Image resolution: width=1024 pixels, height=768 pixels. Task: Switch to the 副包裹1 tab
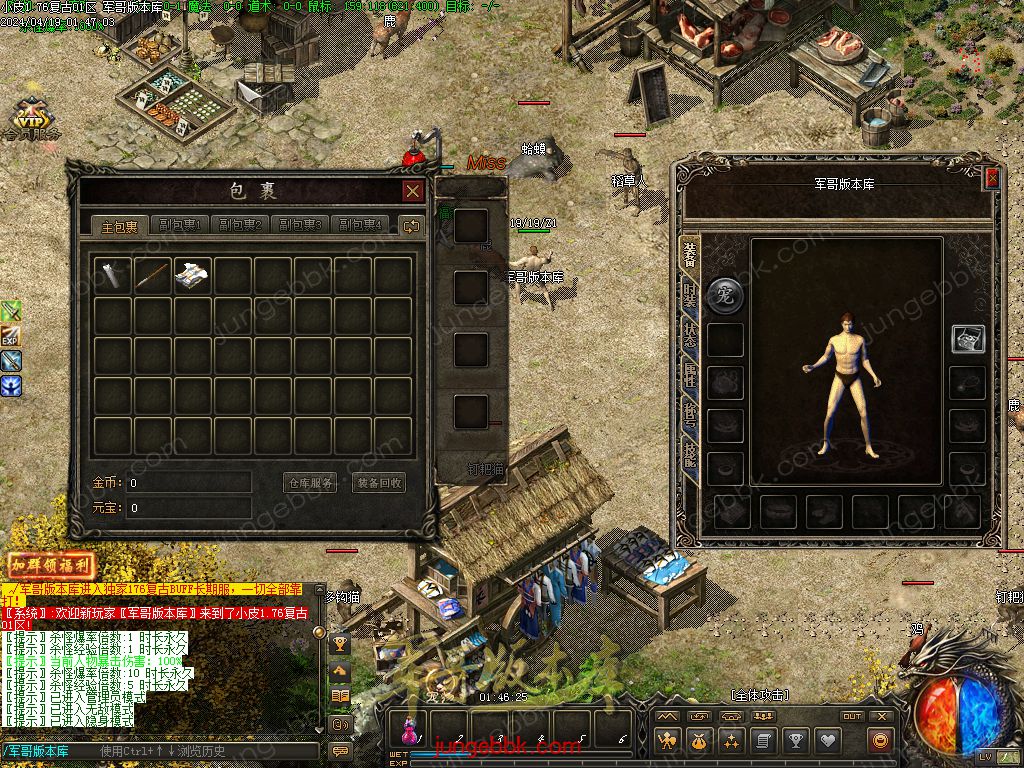click(181, 226)
